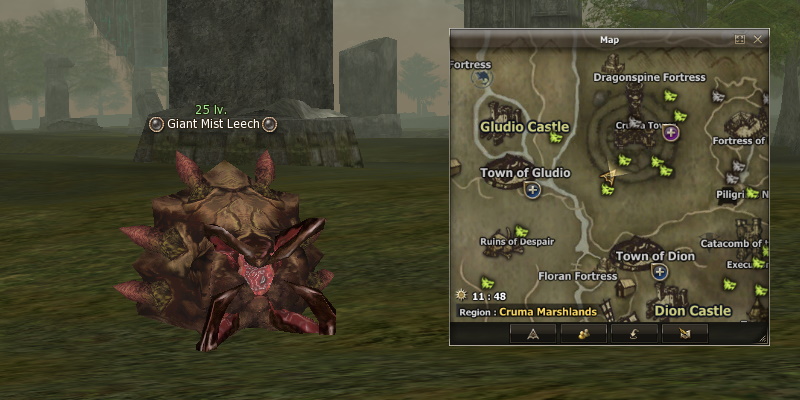Image resolution: width=800 pixels, height=400 pixels.
Task: Click the map button with the map scroll icon
Action: [x=685, y=334]
